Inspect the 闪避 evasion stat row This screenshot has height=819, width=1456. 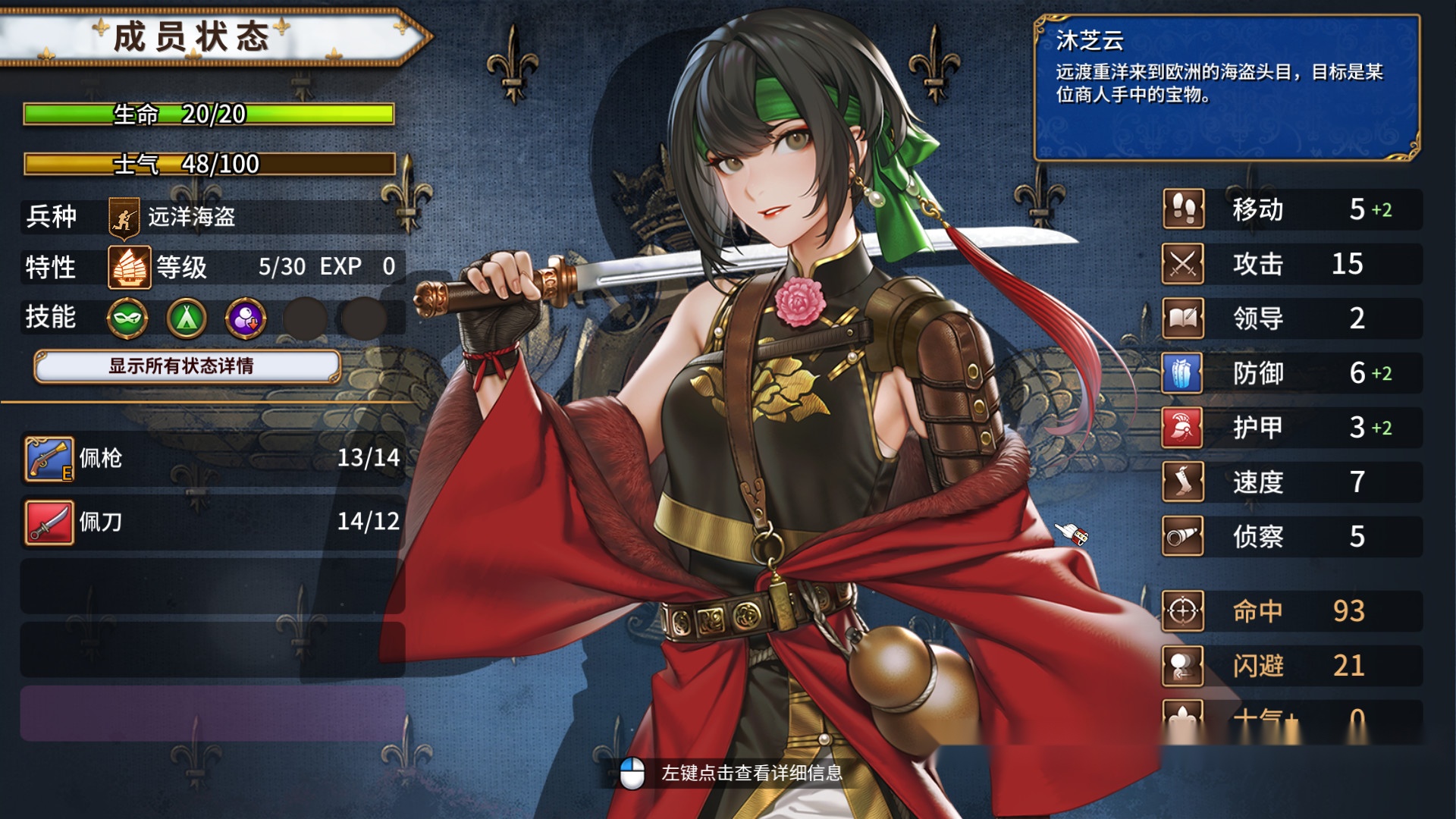[1291, 666]
